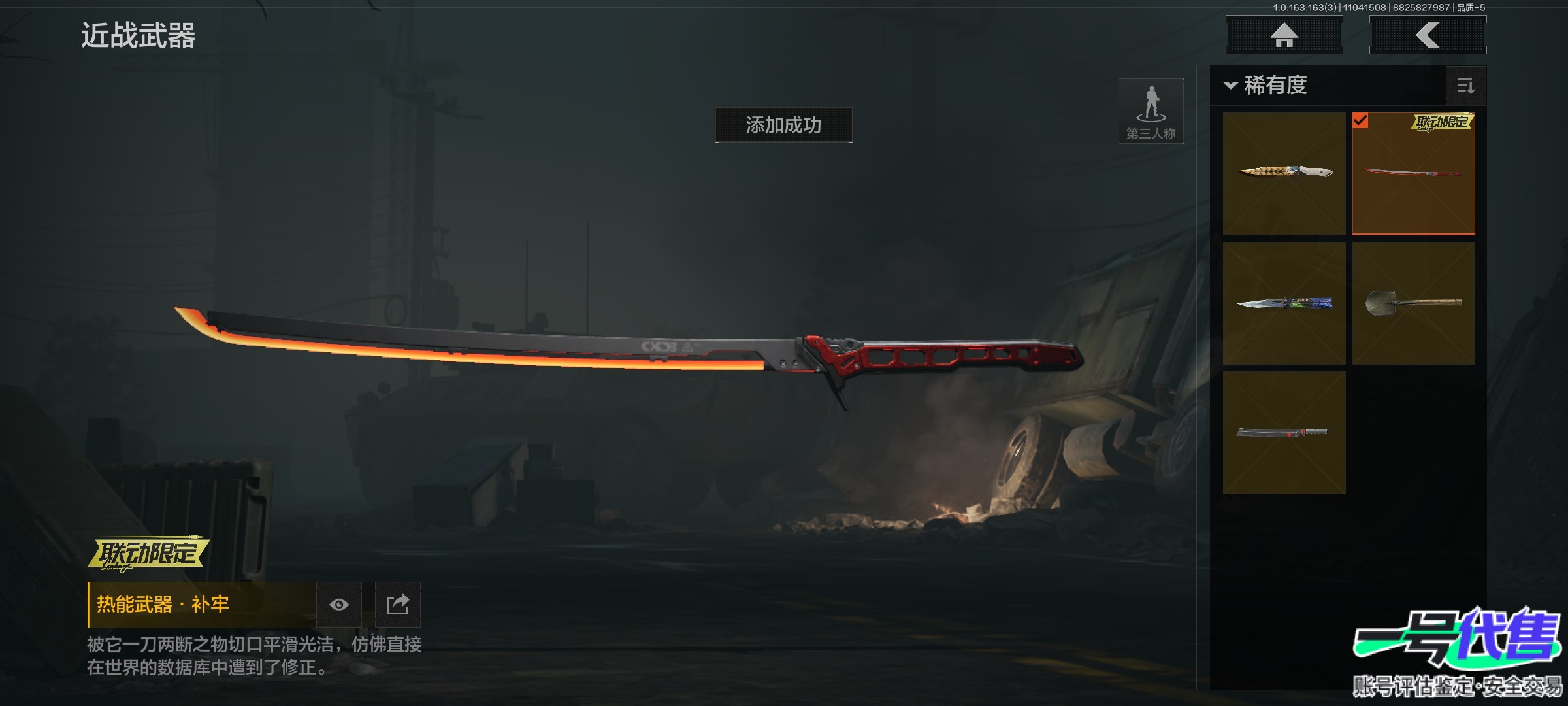Toggle the eye preview button
Viewport: 1568px width, 706px height.
point(338,605)
